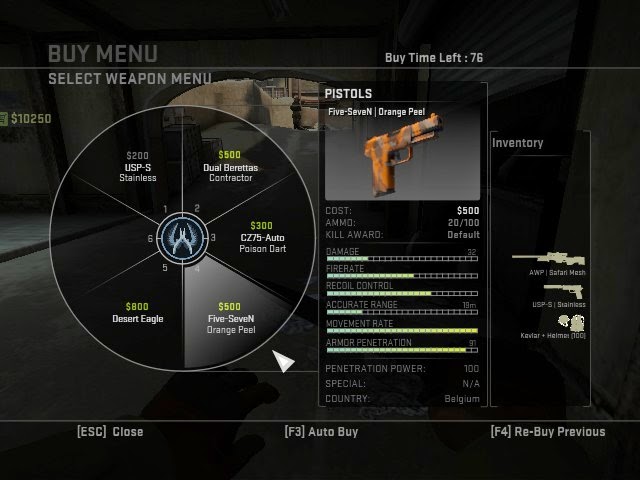The height and width of the screenshot is (480, 640).
Task: Activate Auto Buy
Action: 321,432
